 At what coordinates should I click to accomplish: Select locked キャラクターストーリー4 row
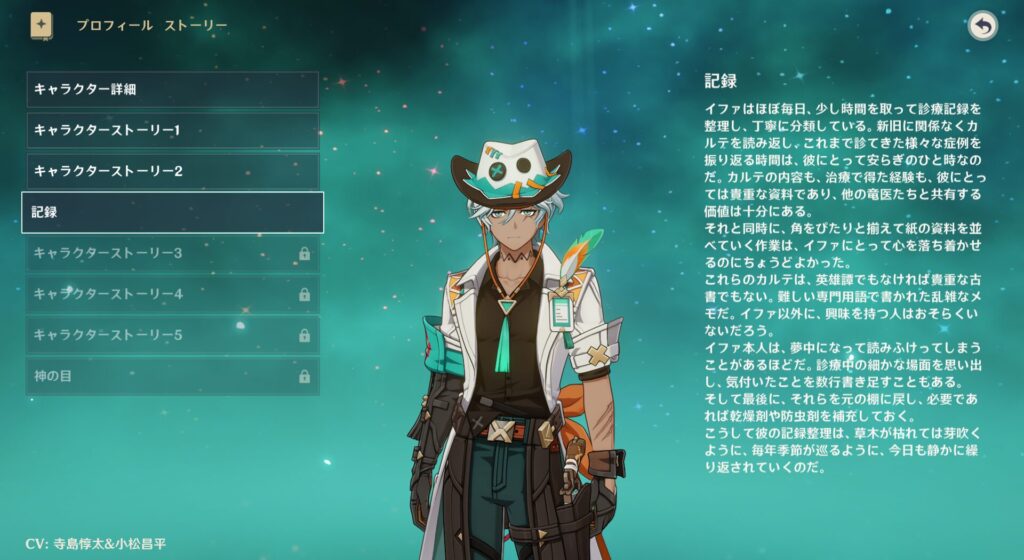[x=172, y=294]
